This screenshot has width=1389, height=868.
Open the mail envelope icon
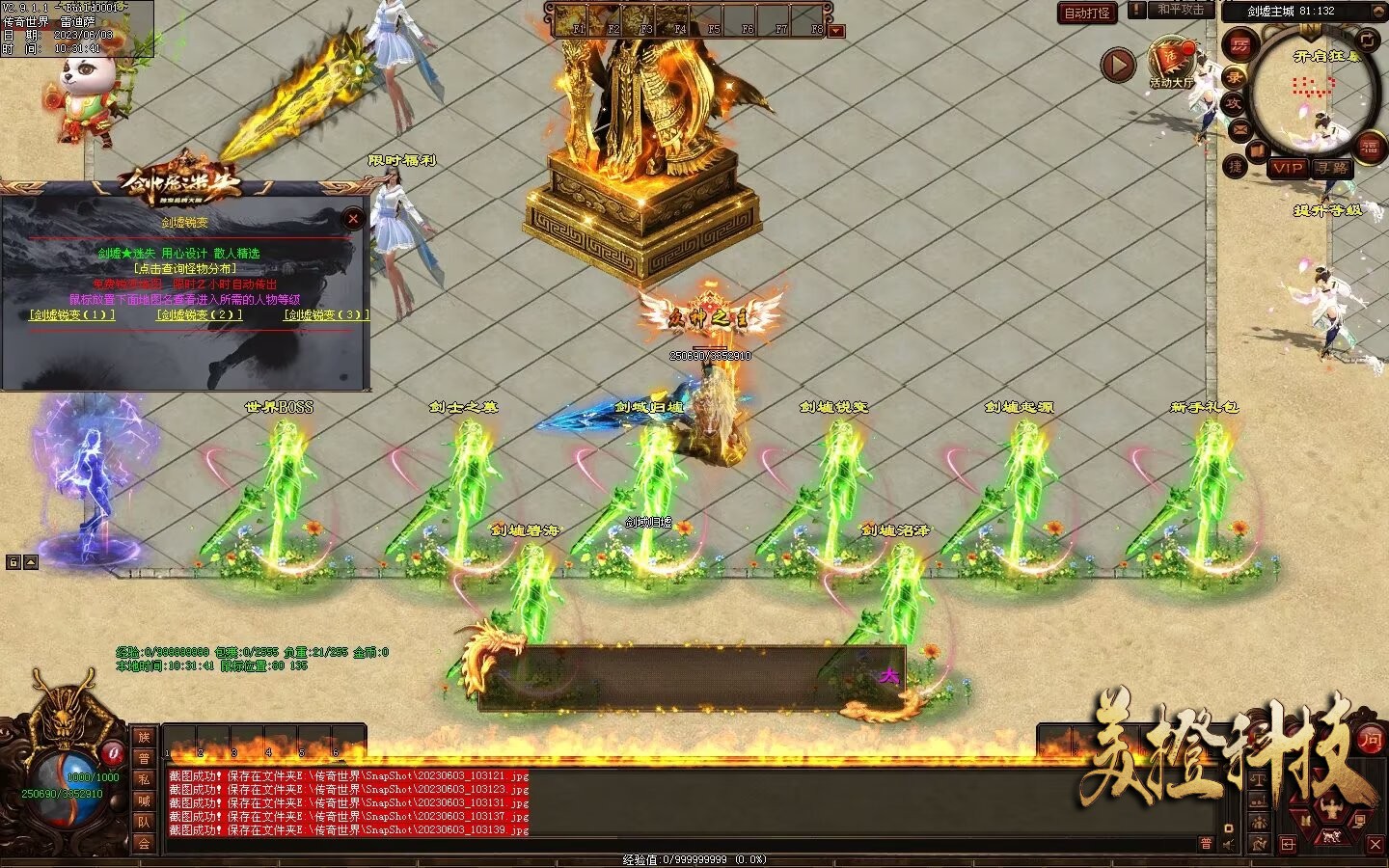[1239, 129]
